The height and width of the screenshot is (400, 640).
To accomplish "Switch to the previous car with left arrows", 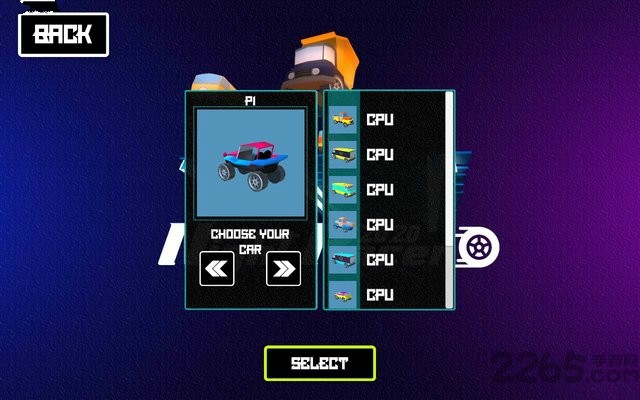I will click(x=217, y=268).
